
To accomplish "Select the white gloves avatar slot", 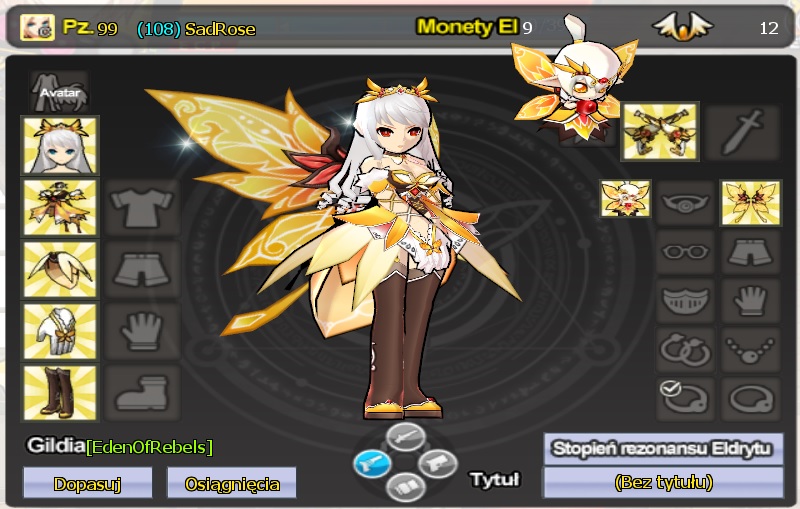I will (x=60, y=332).
